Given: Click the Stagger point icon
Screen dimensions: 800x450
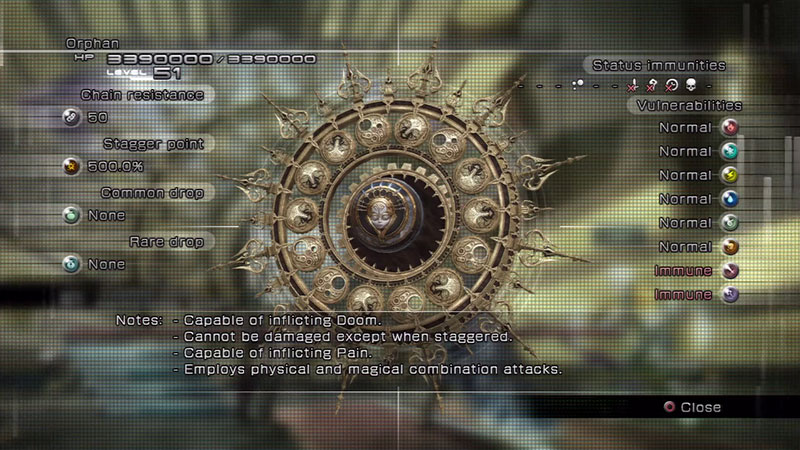Looking at the screenshot, I should coord(71,166).
